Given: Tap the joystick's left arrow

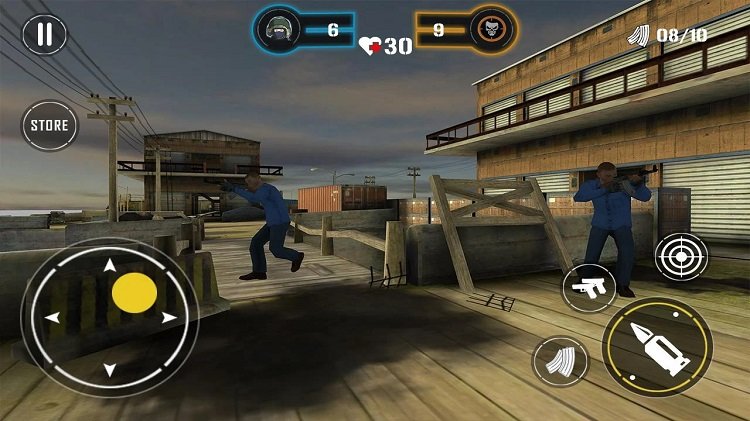Looking at the screenshot, I should point(53,318).
